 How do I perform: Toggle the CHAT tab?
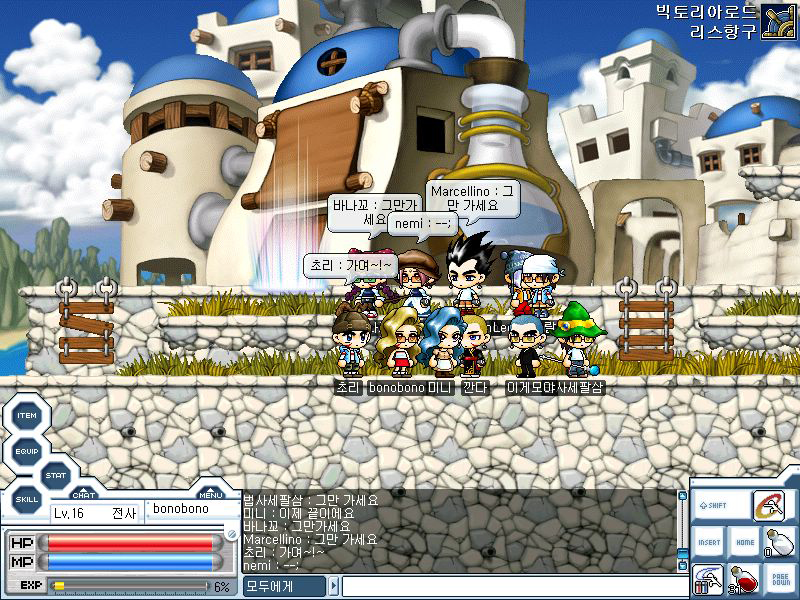84,494
